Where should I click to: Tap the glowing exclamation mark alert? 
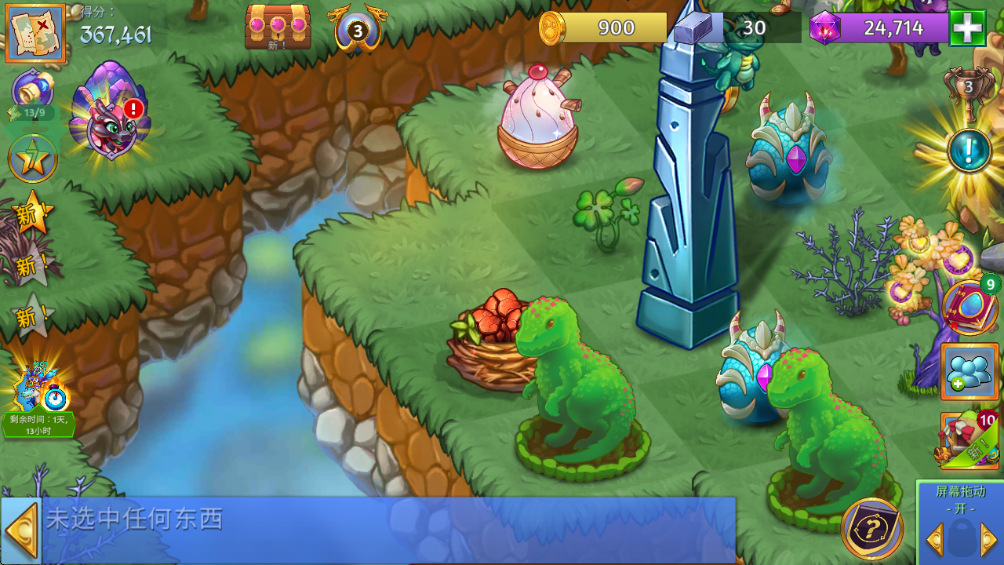[967, 152]
